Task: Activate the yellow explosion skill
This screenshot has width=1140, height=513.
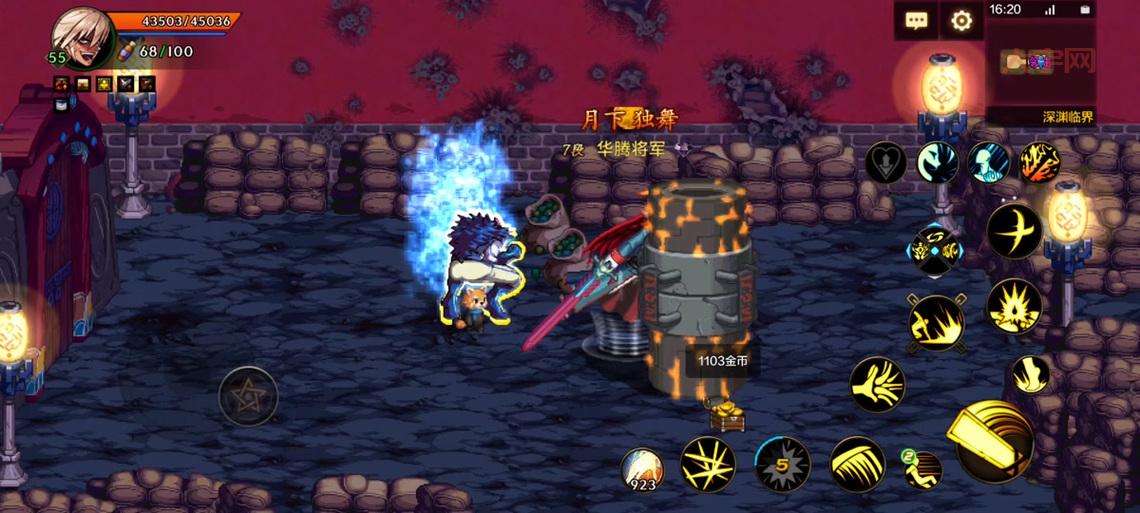Action: (x=1014, y=306)
